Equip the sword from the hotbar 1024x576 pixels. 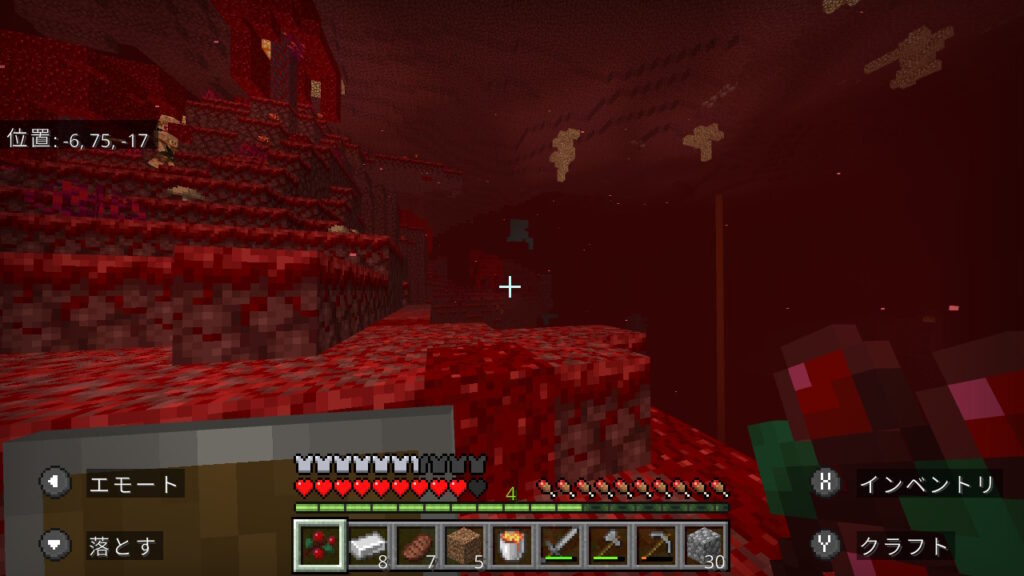[x=559, y=545]
